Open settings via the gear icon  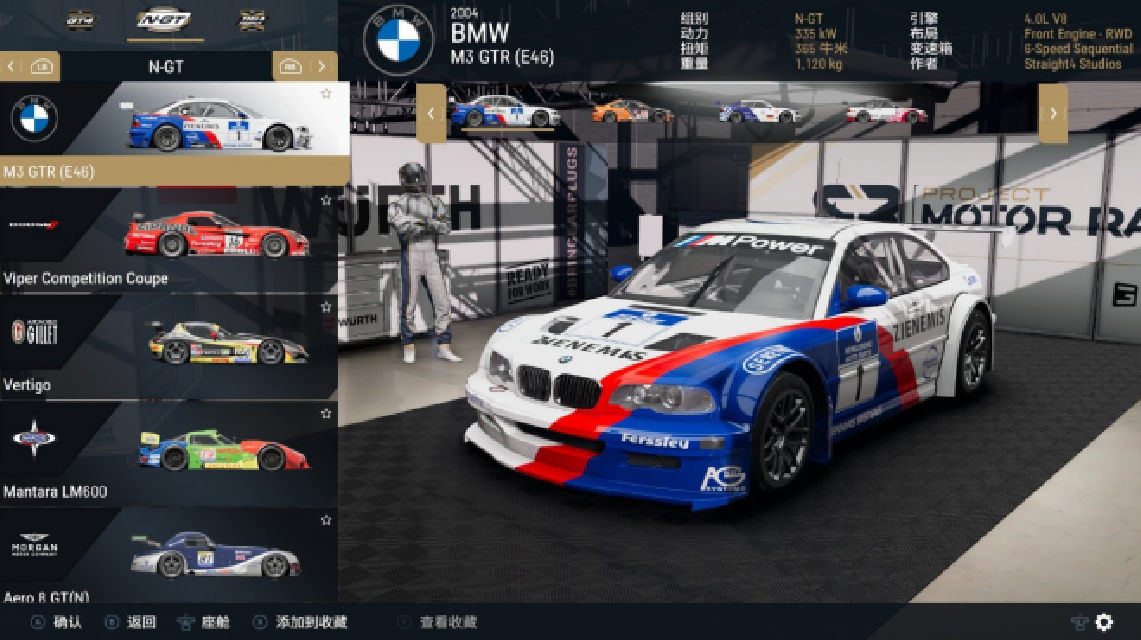tap(1104, 622)
